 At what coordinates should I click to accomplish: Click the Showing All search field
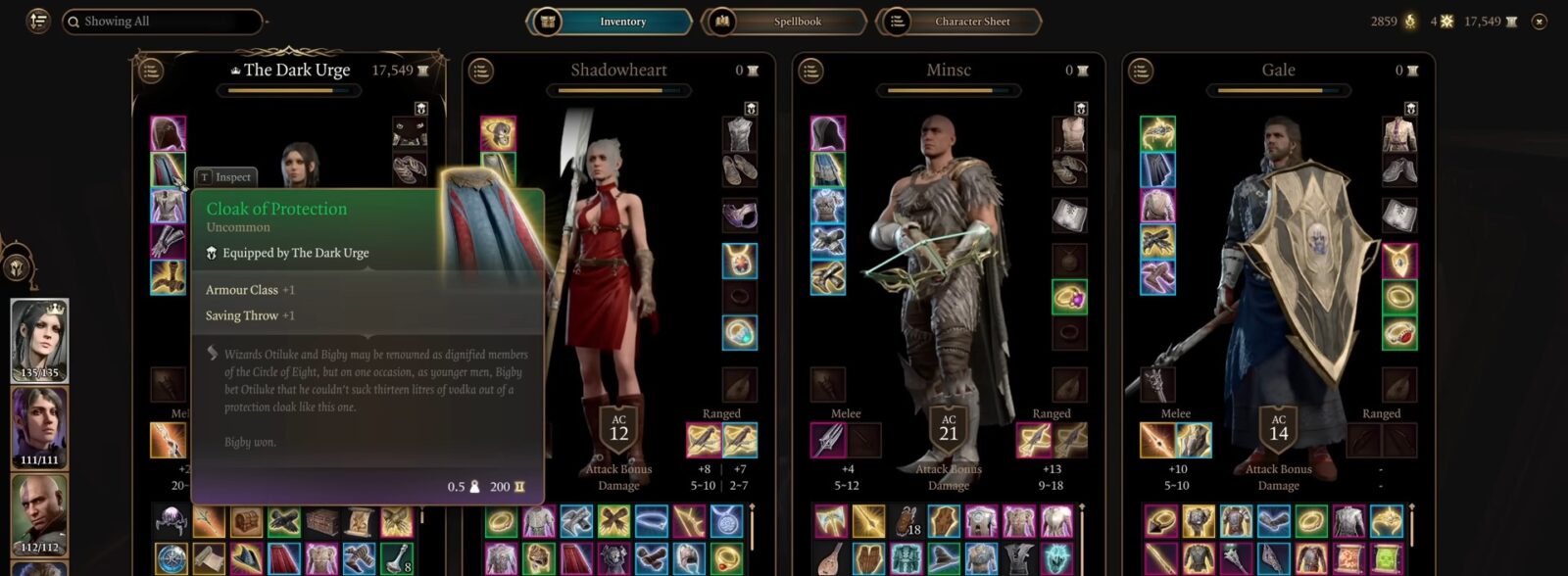[162, 21]
